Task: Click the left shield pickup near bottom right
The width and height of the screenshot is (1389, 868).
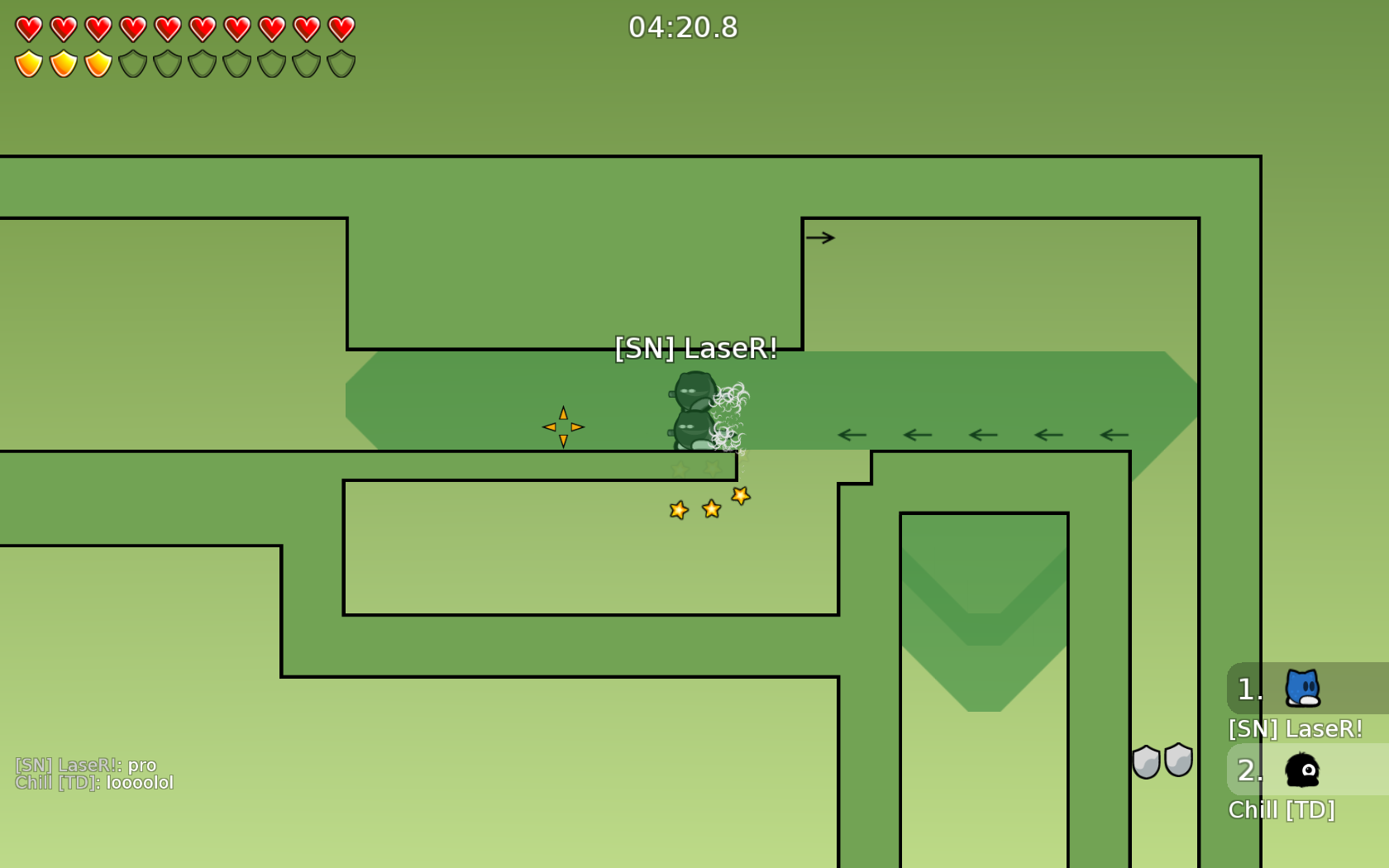Action: click(1146, 761)
